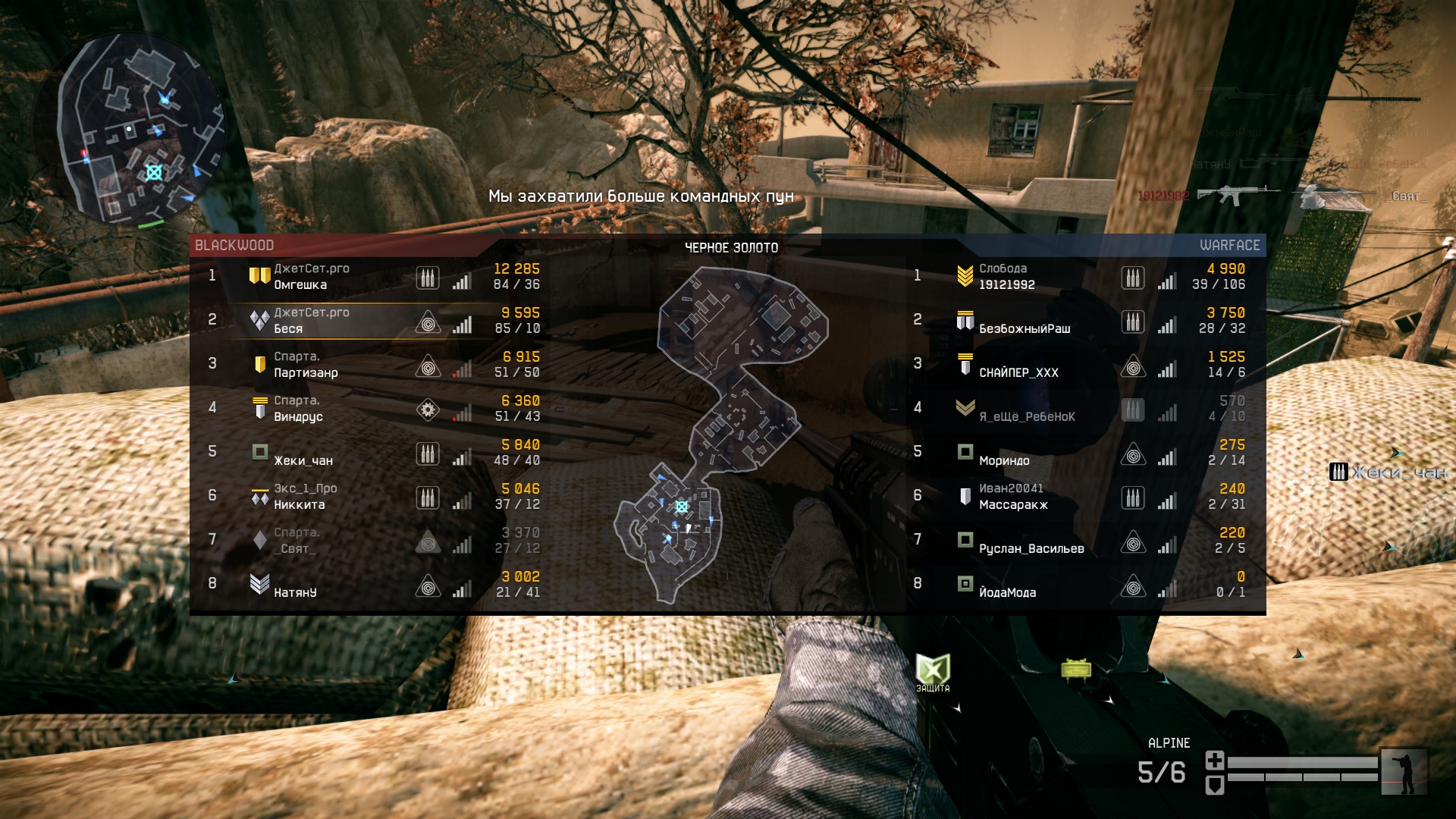Click Партизанр row on the scoreboard

306,373
